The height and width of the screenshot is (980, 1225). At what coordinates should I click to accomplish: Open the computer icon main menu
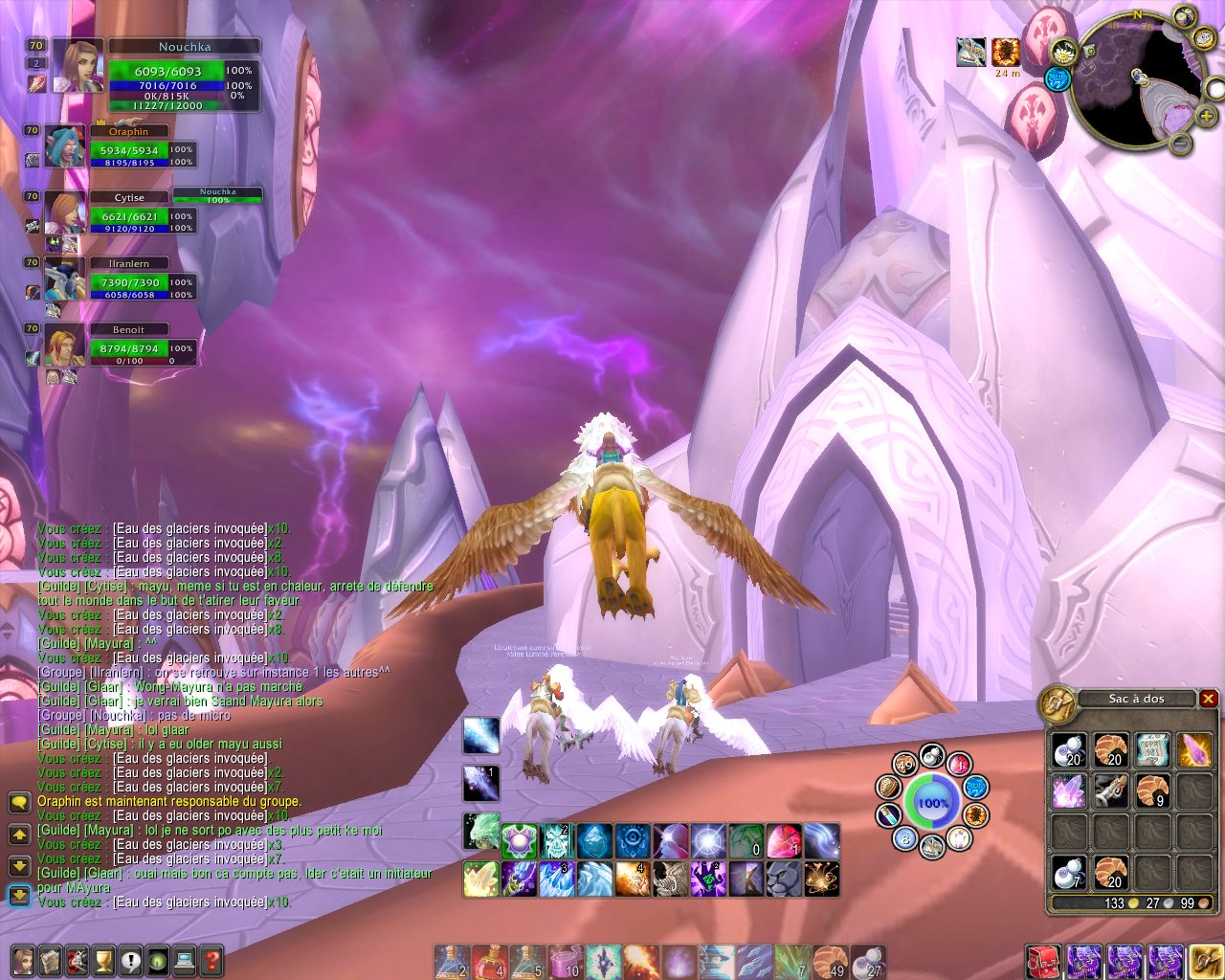point(185,960)
